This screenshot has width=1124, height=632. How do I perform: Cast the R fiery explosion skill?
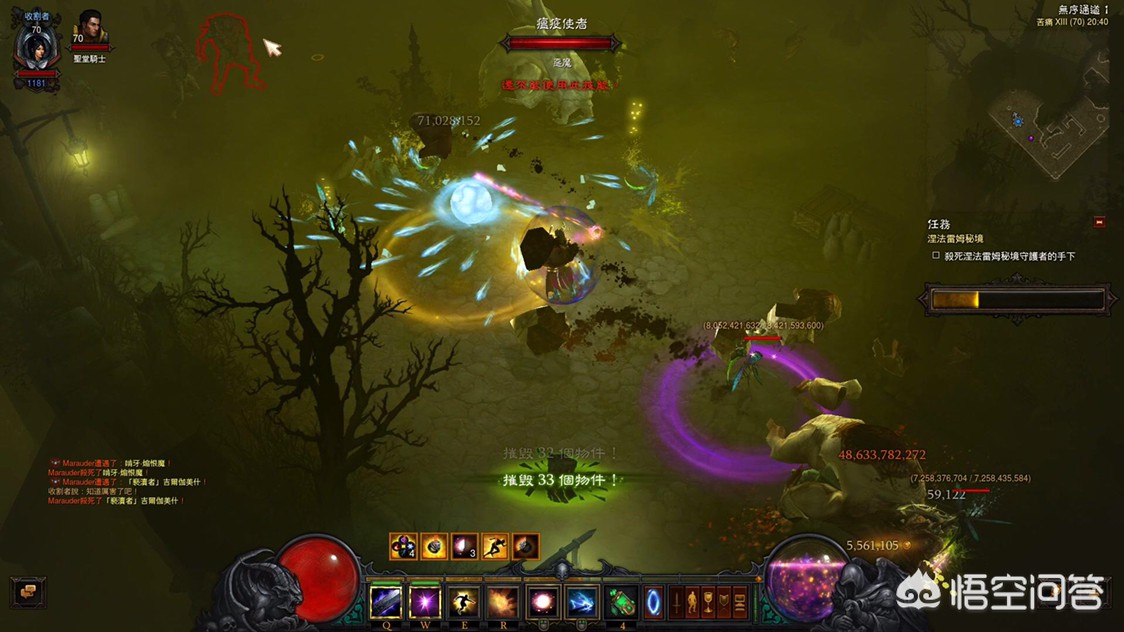tap(502, 602)
